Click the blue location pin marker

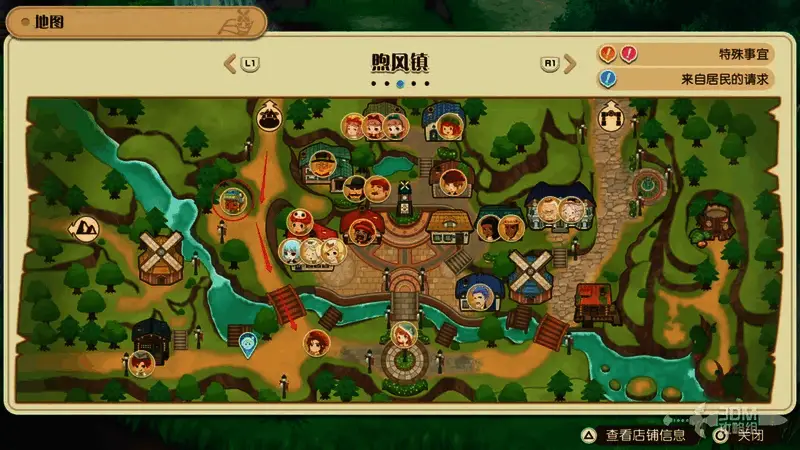(x=247, y=343)
